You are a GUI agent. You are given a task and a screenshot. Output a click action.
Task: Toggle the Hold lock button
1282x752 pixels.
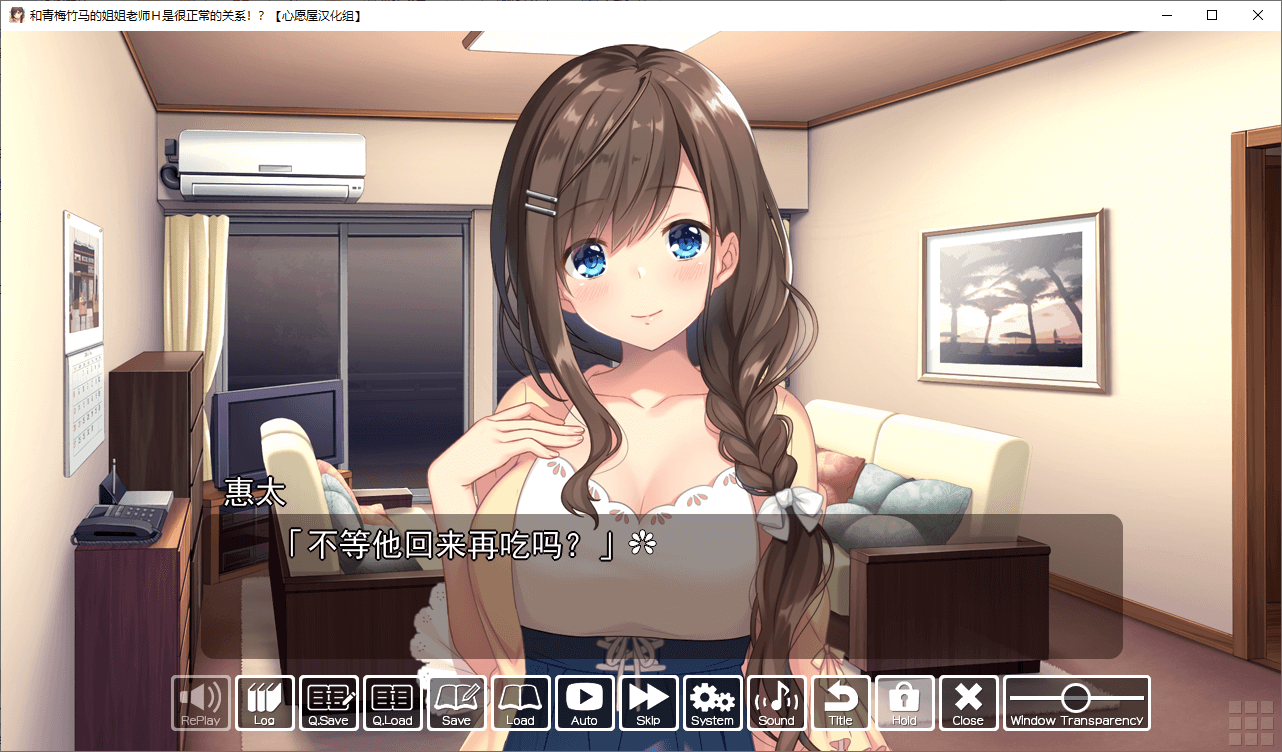pyautogui.click(x=905, y=703)
